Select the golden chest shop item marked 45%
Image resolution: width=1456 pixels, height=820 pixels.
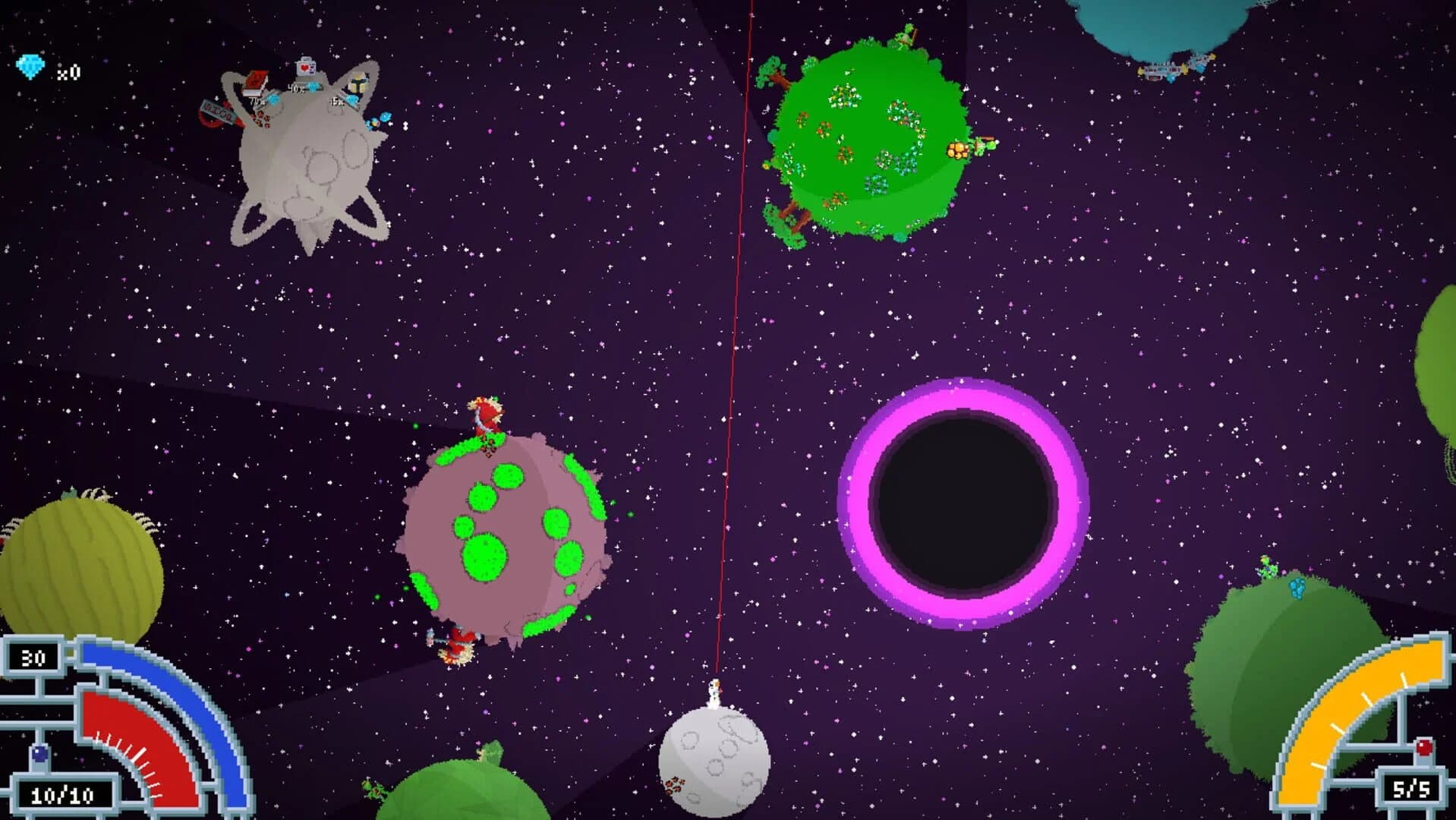(x=358, y=82)
